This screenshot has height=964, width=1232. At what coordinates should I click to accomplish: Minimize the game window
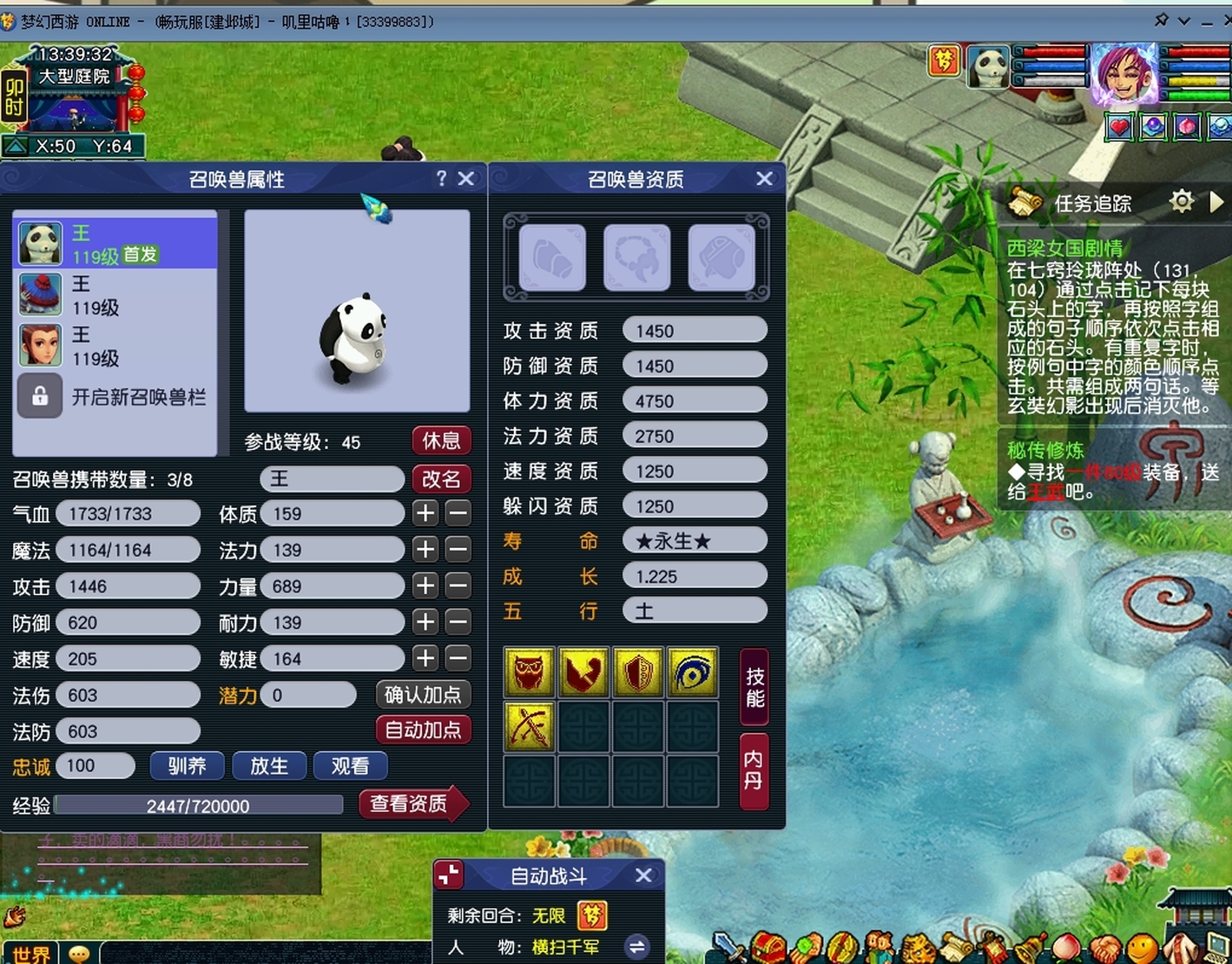click(1207, 22)
